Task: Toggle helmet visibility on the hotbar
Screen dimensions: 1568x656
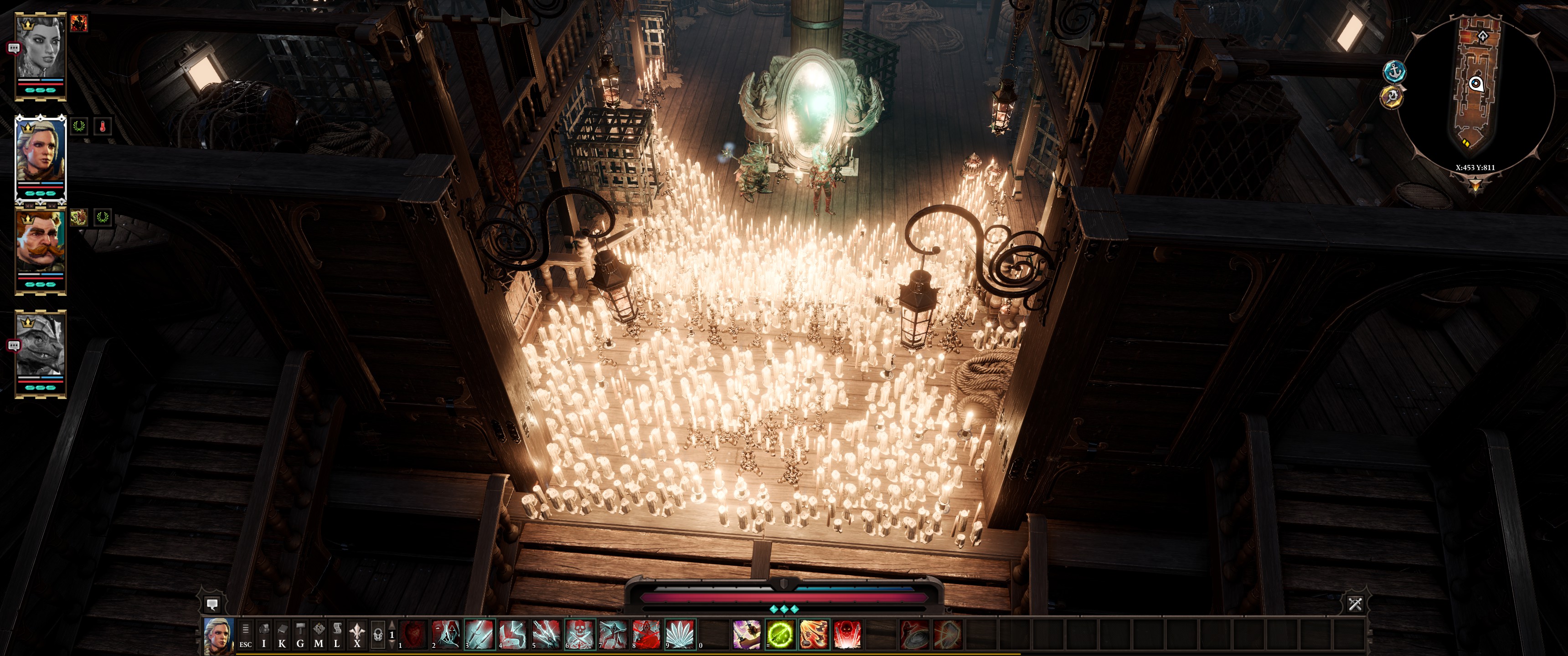Action: coord(379,635)
